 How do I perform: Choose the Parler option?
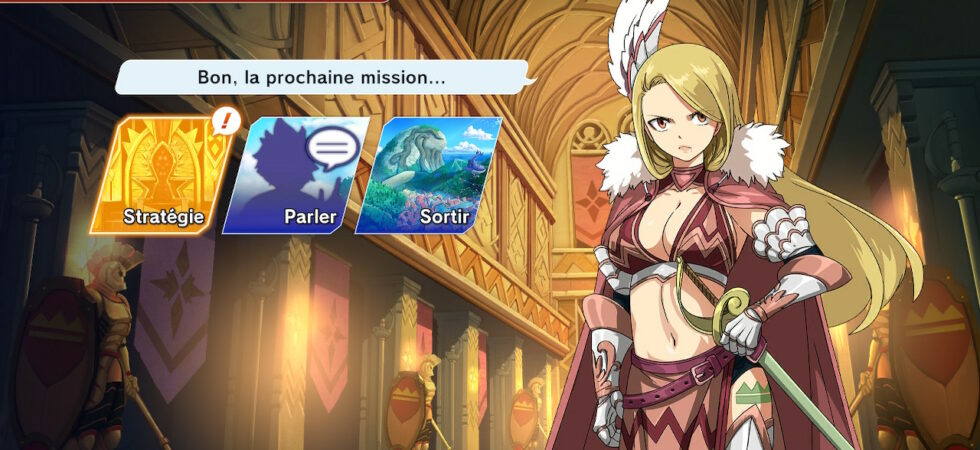(x=296, y=176)
